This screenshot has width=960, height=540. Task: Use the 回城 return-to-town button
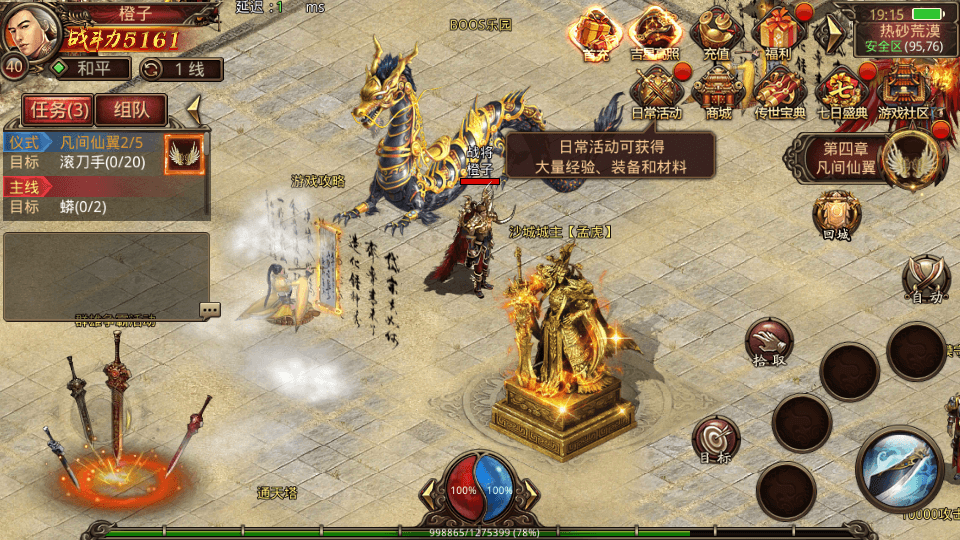point(836,215)
